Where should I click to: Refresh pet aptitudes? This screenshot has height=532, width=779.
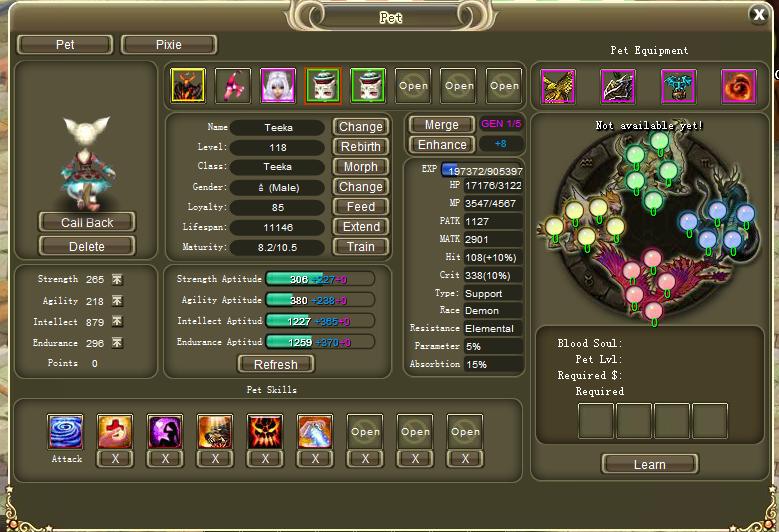[x=275, y=365]
